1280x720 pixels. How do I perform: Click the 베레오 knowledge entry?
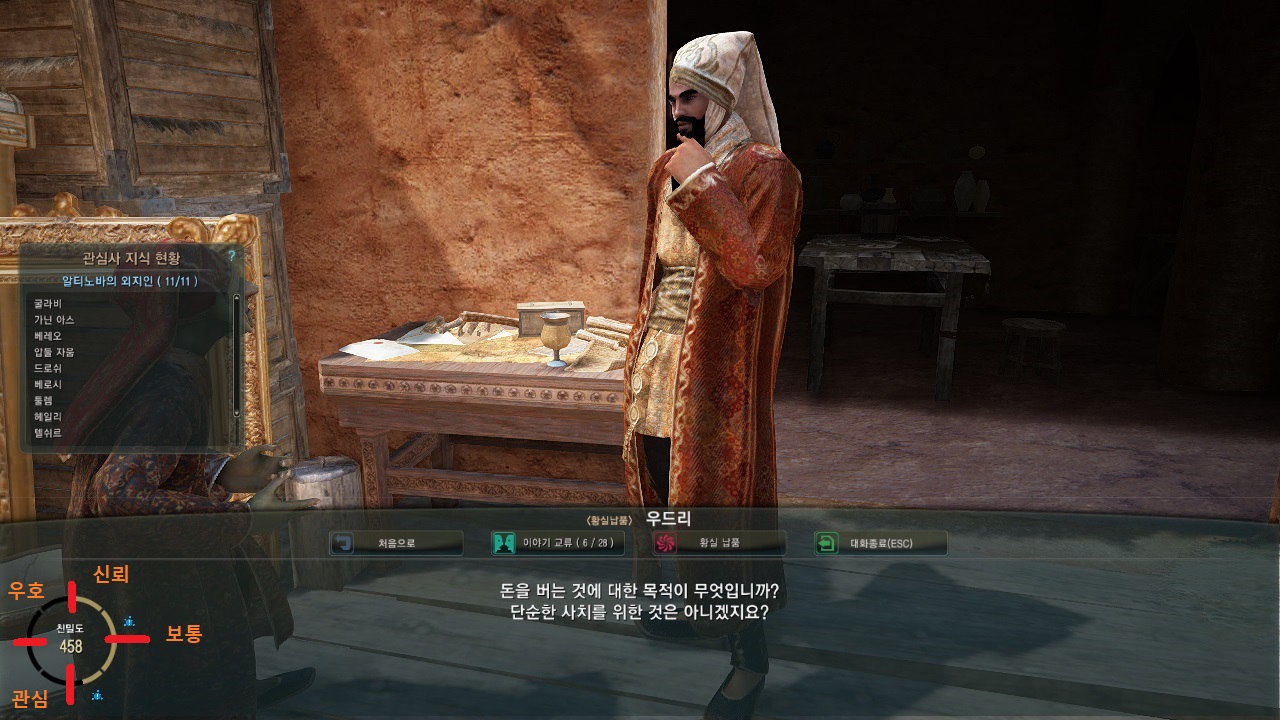click(48, 336)
